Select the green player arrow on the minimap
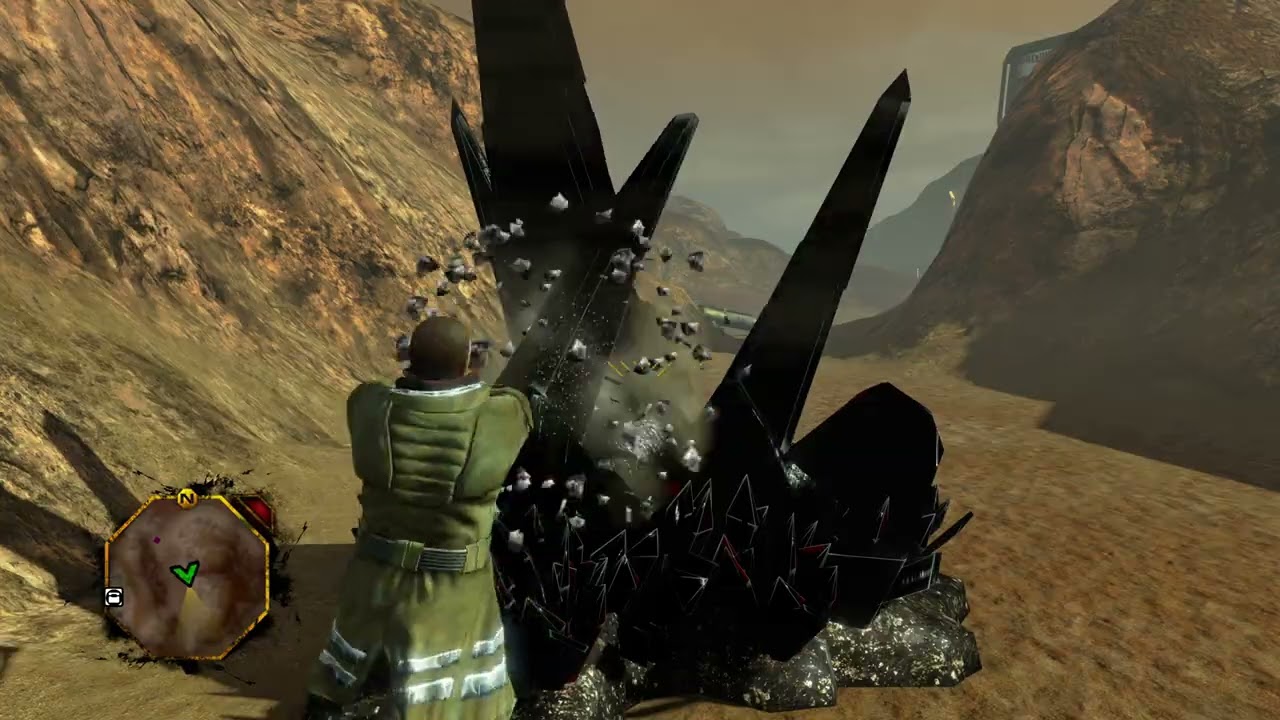The height and width of the screenshot is (720, 1280). click(x=186, y=572)
